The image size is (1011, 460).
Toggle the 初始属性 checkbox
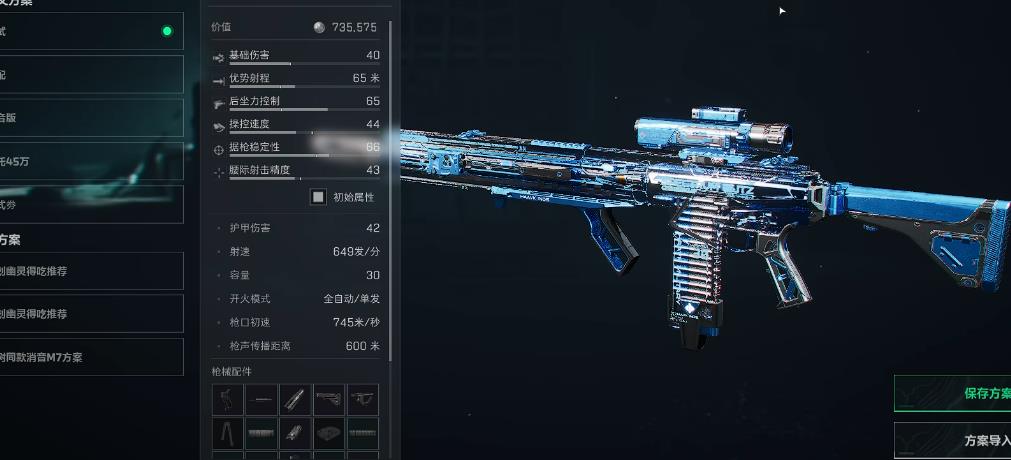click(318, 197)
